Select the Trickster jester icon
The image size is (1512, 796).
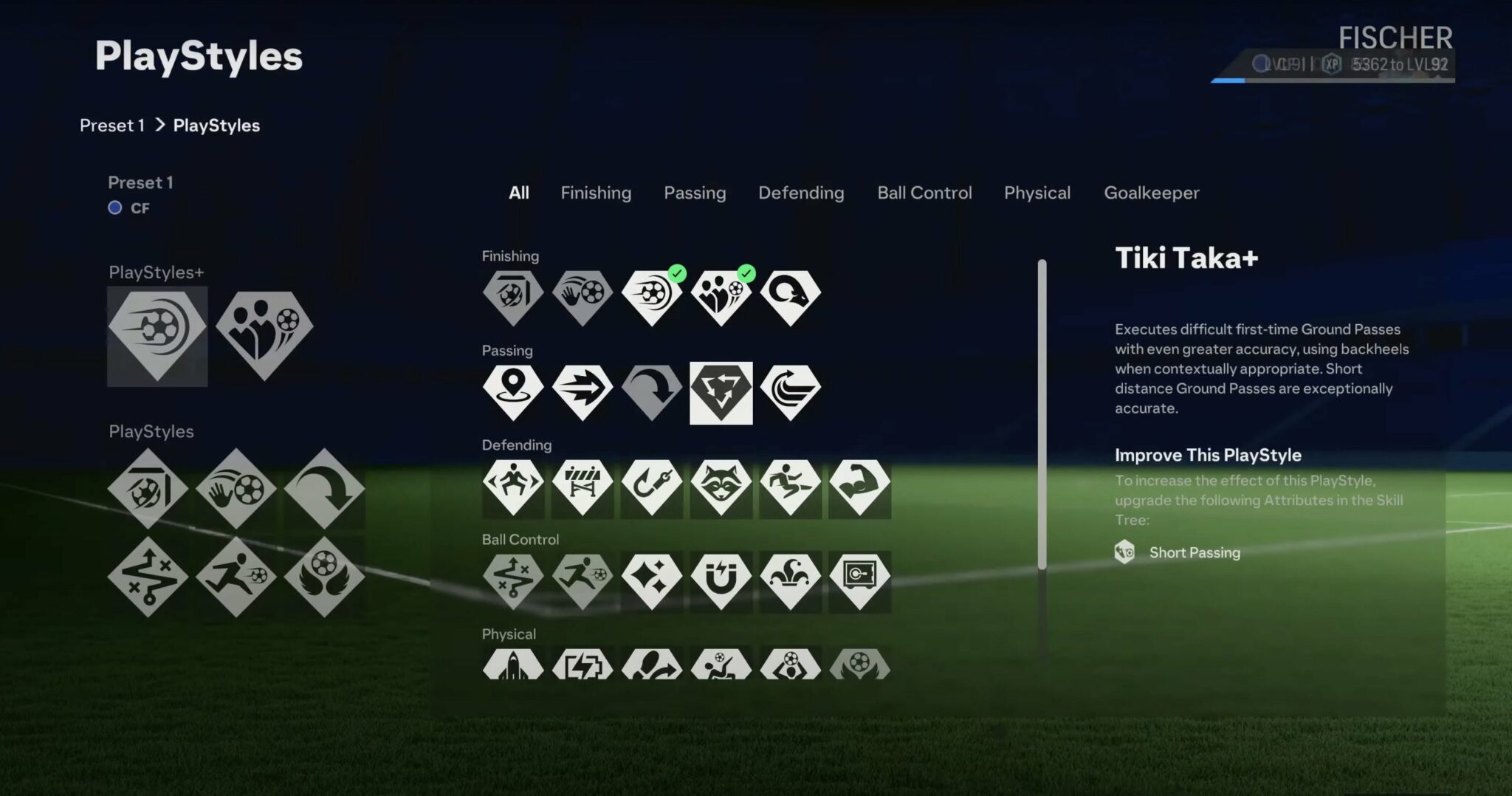click(x=790, y=580)
